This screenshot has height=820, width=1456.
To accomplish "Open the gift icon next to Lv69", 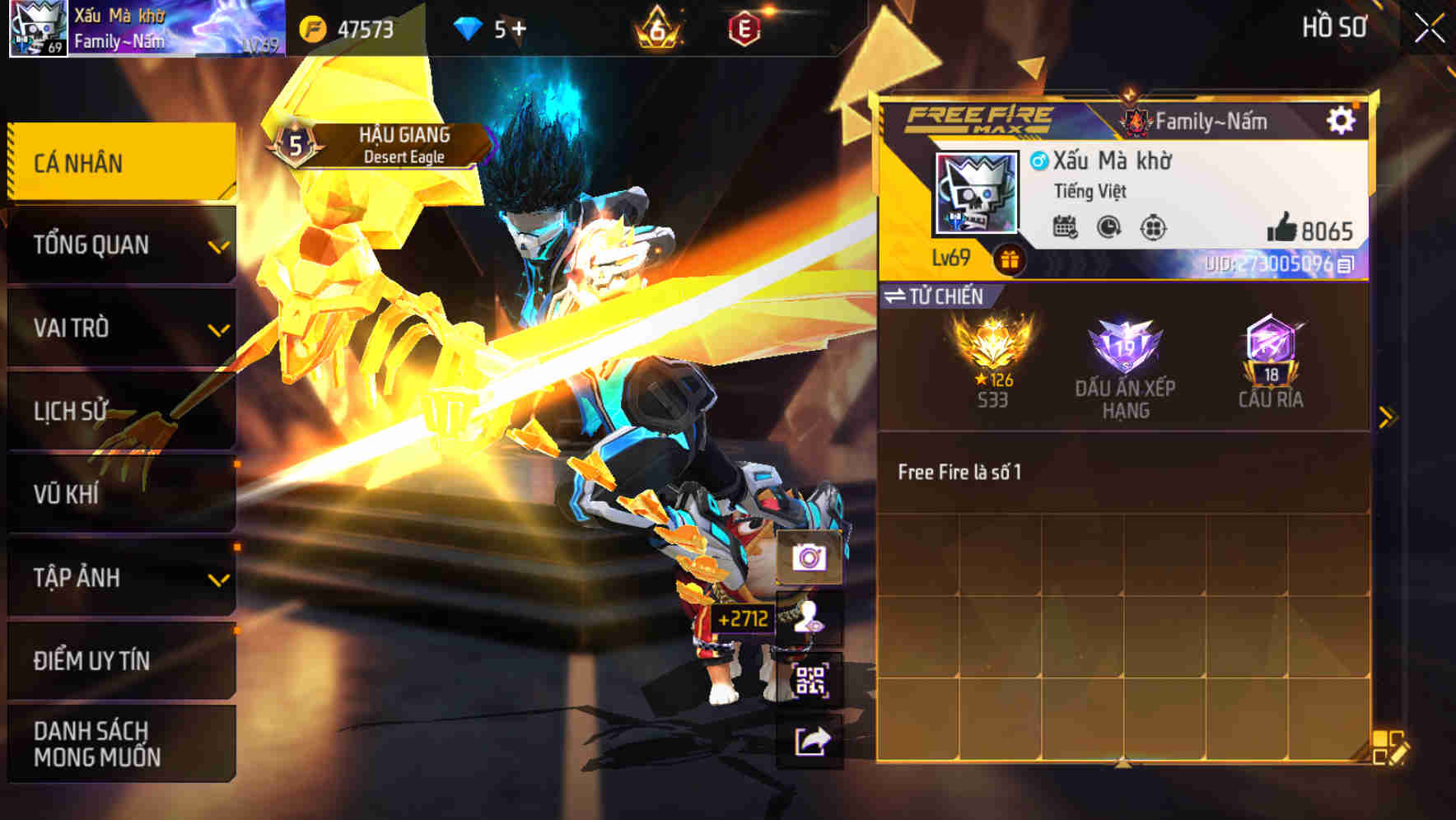I will pos(1006,259).
